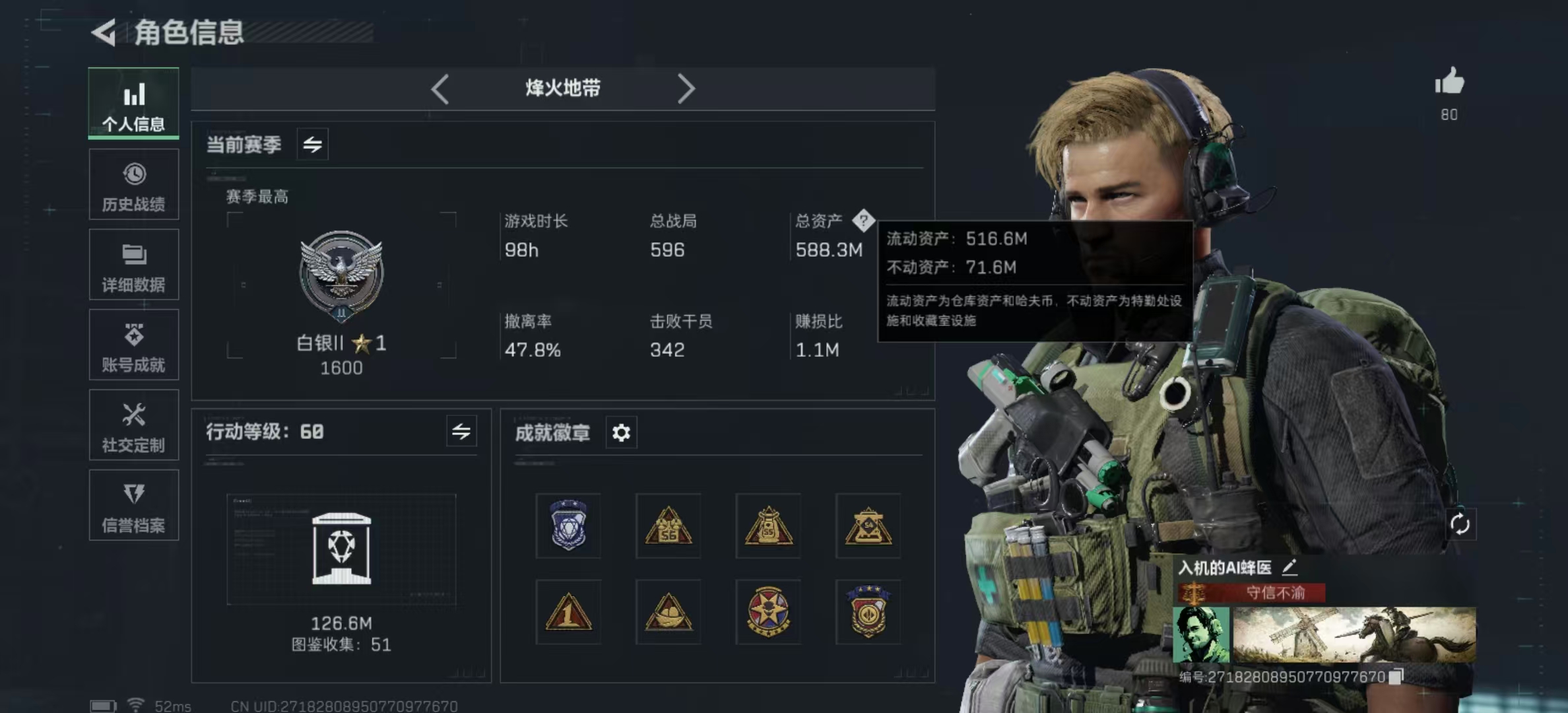Go back using the top-left arrow
This screenshot has width=1568, height=713.
click(104, 32)
